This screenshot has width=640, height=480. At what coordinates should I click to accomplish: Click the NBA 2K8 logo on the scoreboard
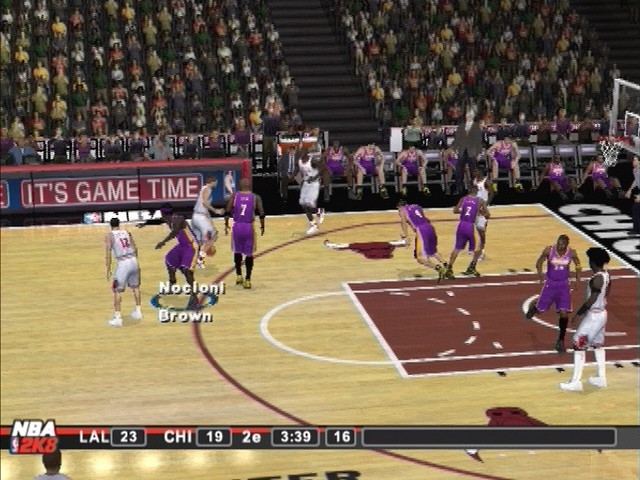point(33,437)
